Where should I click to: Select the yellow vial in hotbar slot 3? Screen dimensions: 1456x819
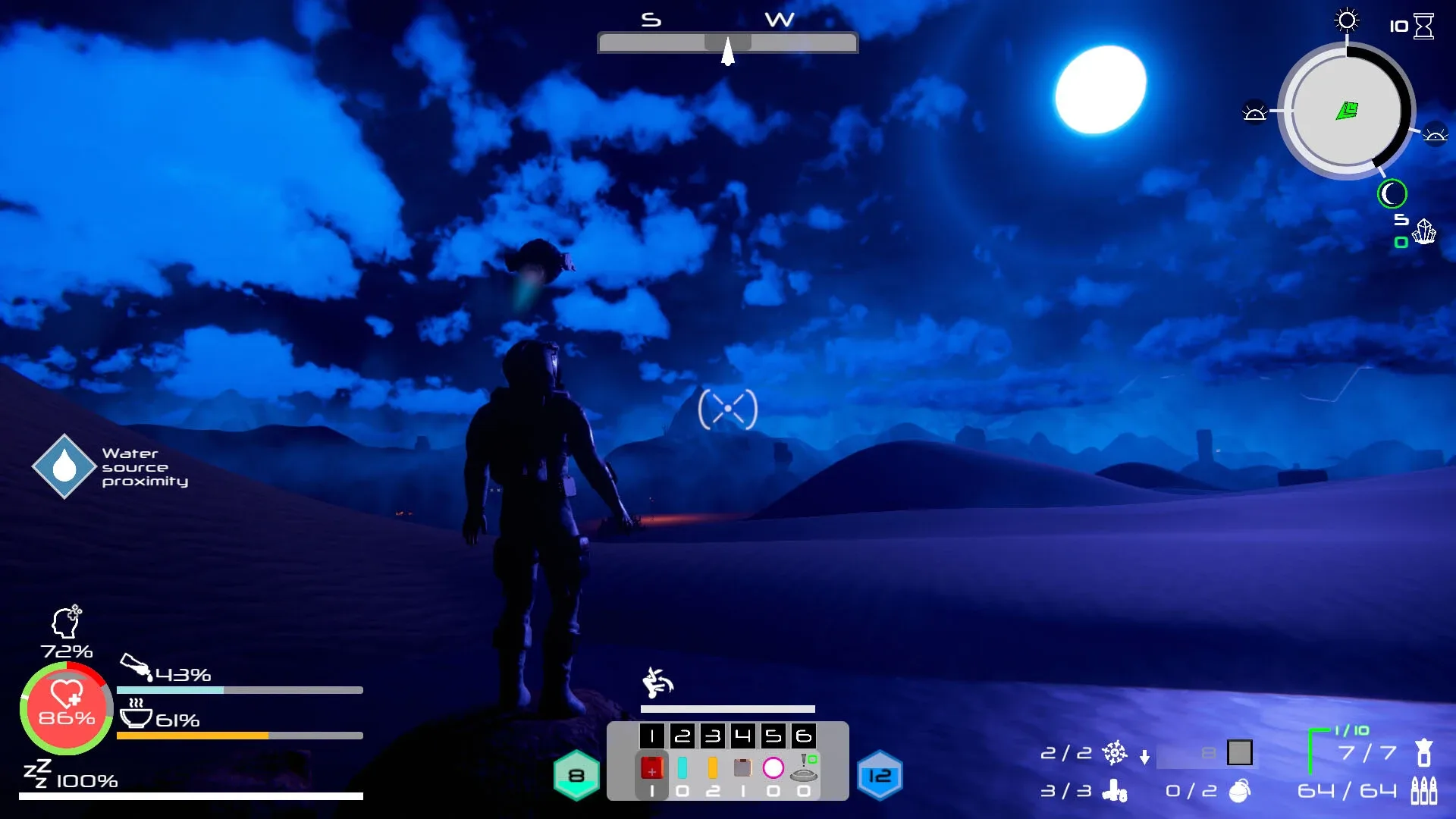[x=714, y=768]
